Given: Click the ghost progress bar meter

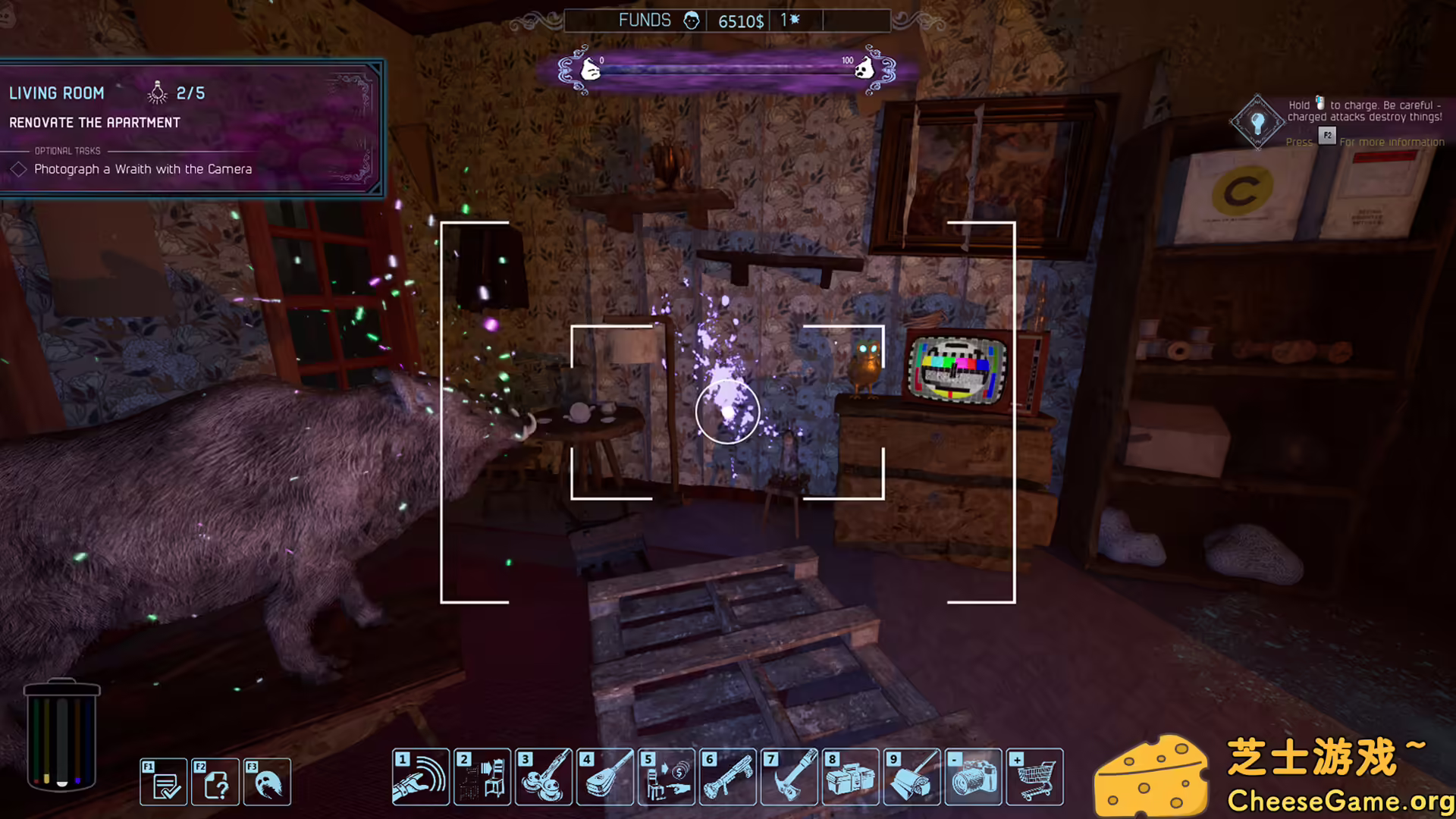Looking at the screenshot, I should (726, 69).
